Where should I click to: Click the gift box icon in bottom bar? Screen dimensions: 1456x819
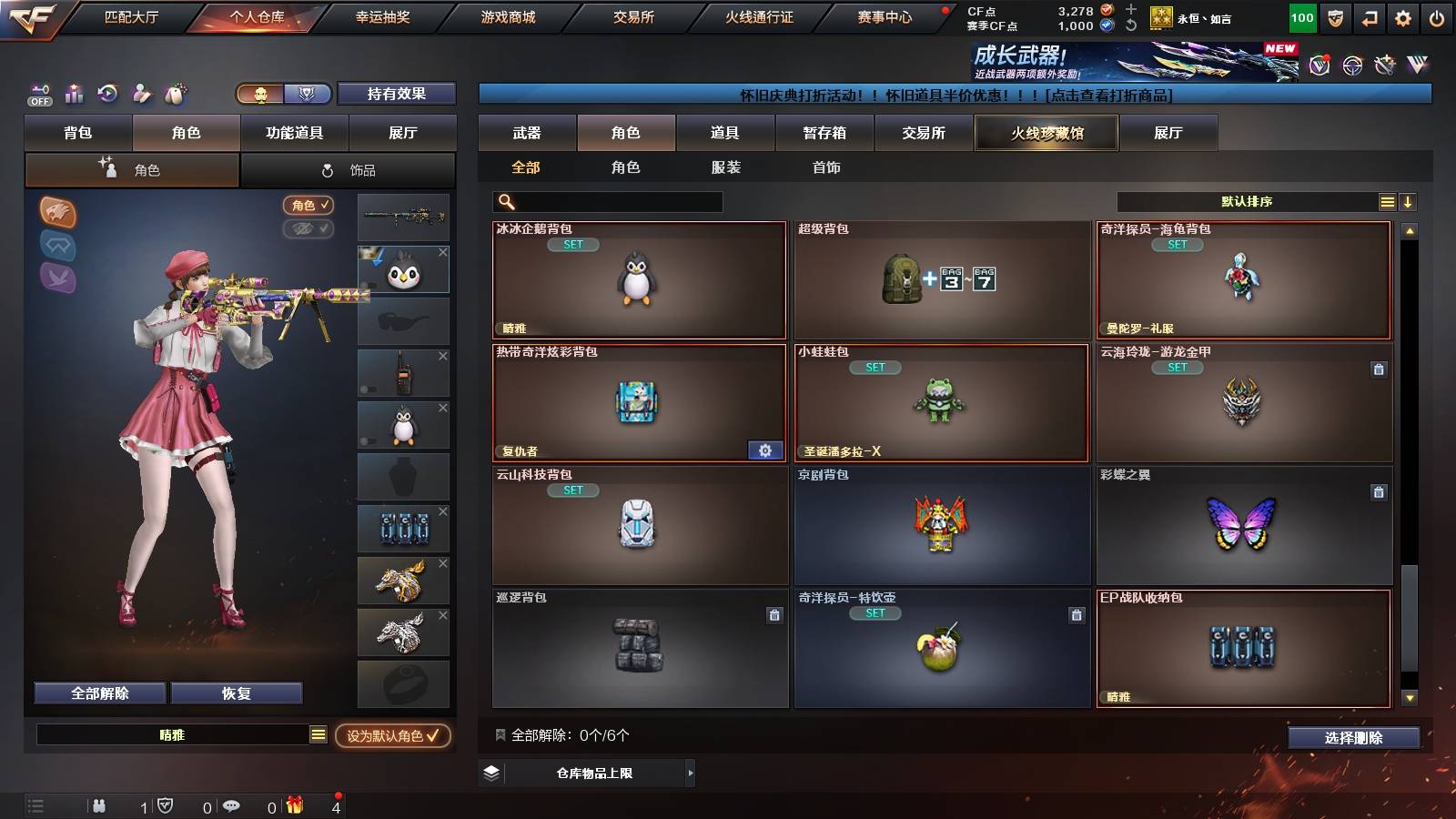point(295,805)
